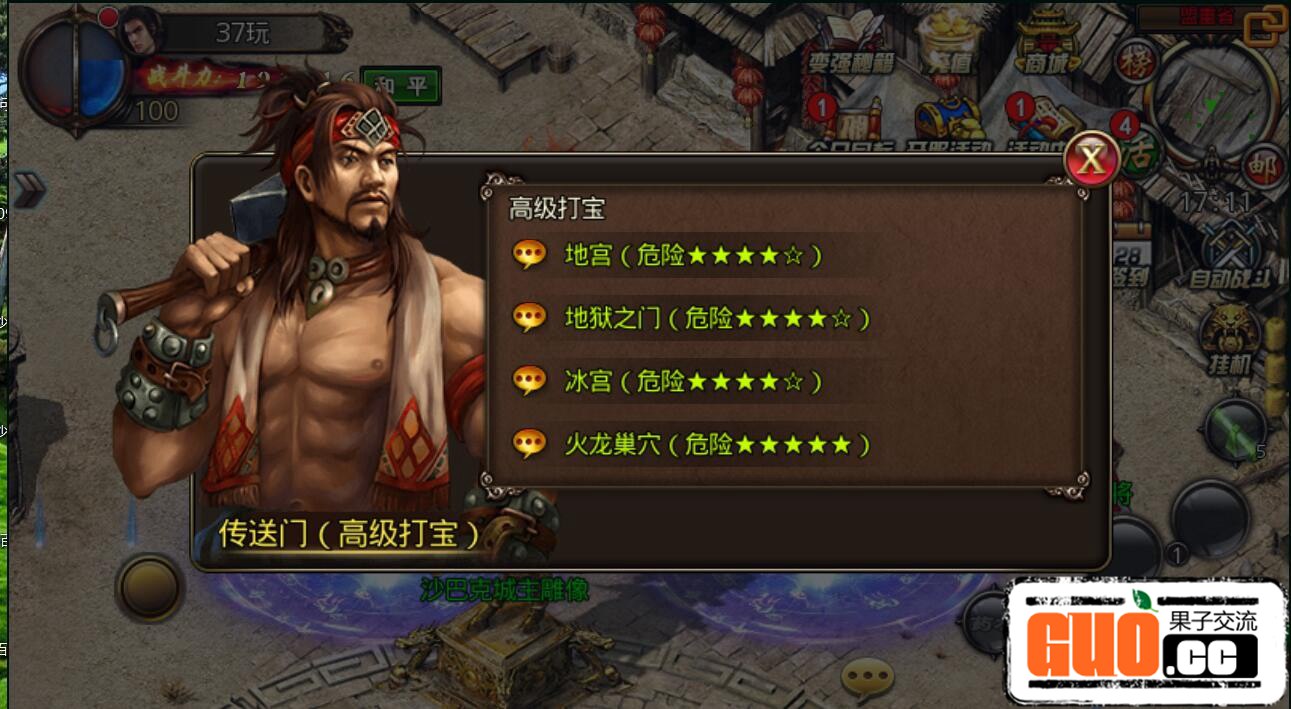Viewport: 1291px width, 709px height.
Task: Open the player portrait avatar
Action: pyautogui.click(x=141, y=30)
